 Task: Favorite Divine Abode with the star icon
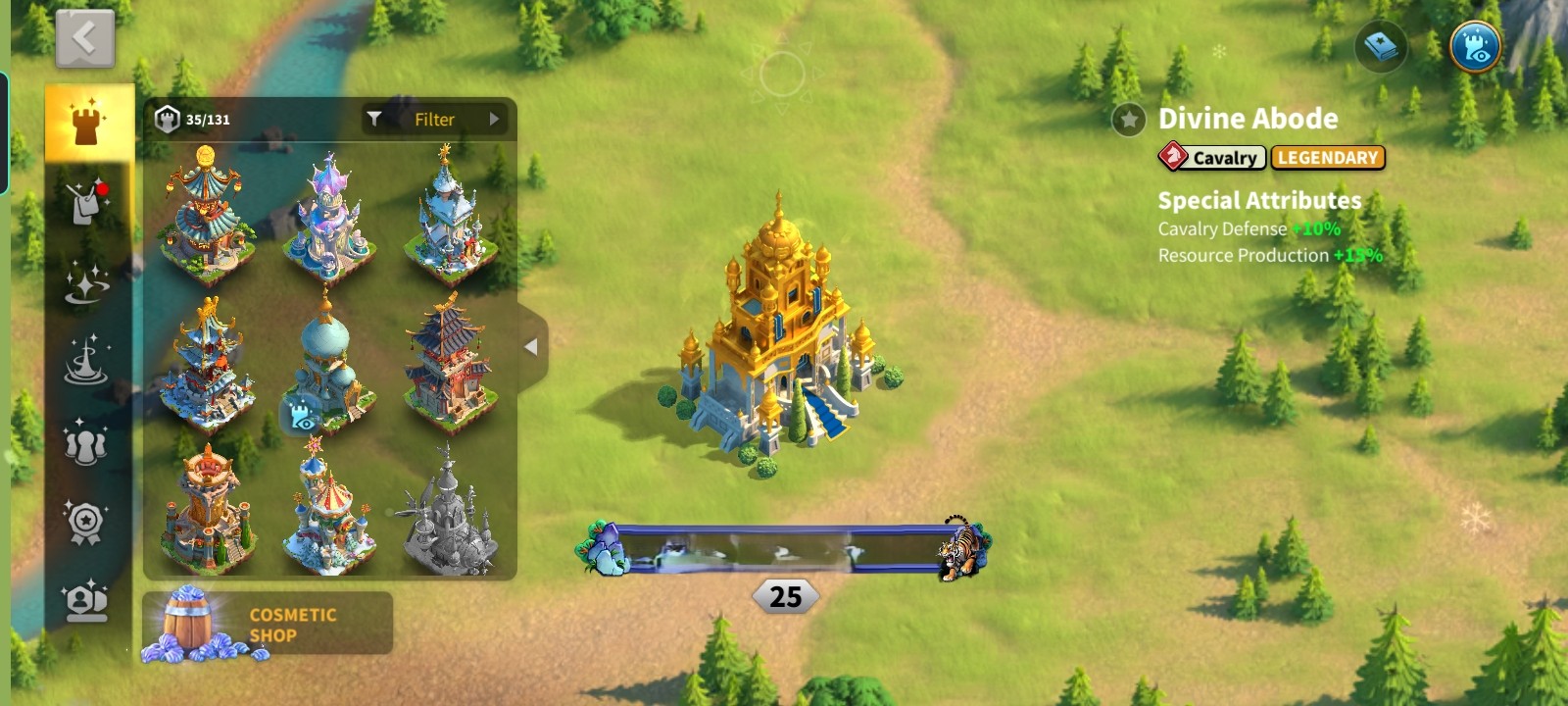[x=1129, y=120]
